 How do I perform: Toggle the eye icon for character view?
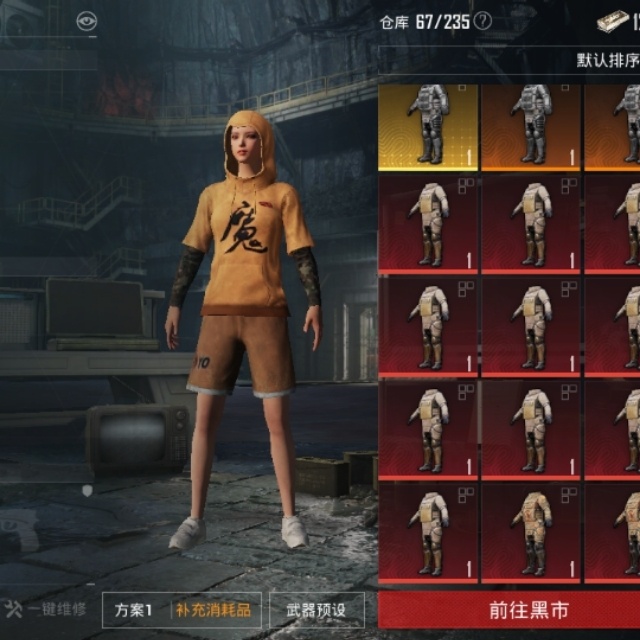click(86, 21)
